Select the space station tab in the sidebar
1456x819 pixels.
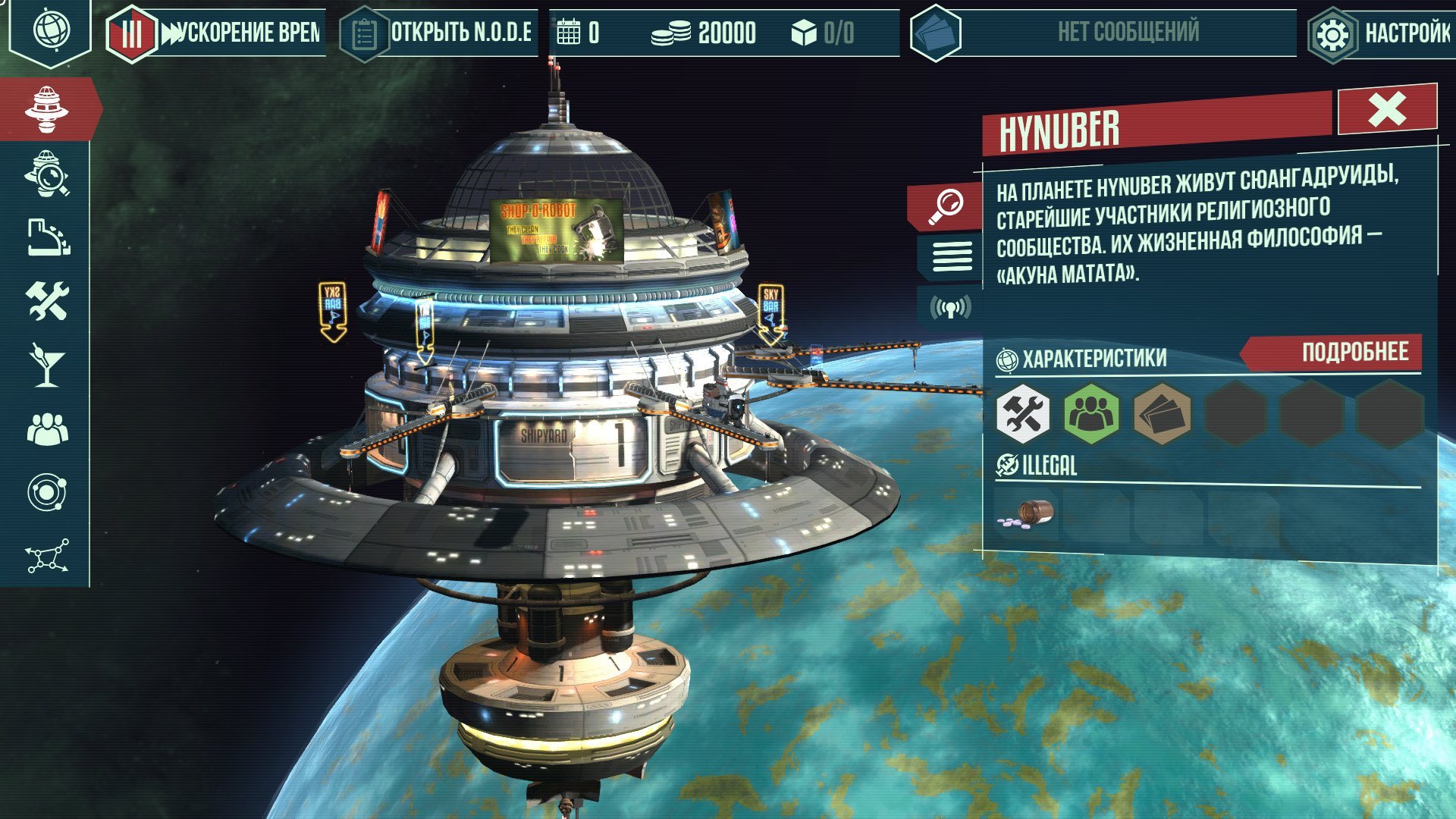point(47,109)
